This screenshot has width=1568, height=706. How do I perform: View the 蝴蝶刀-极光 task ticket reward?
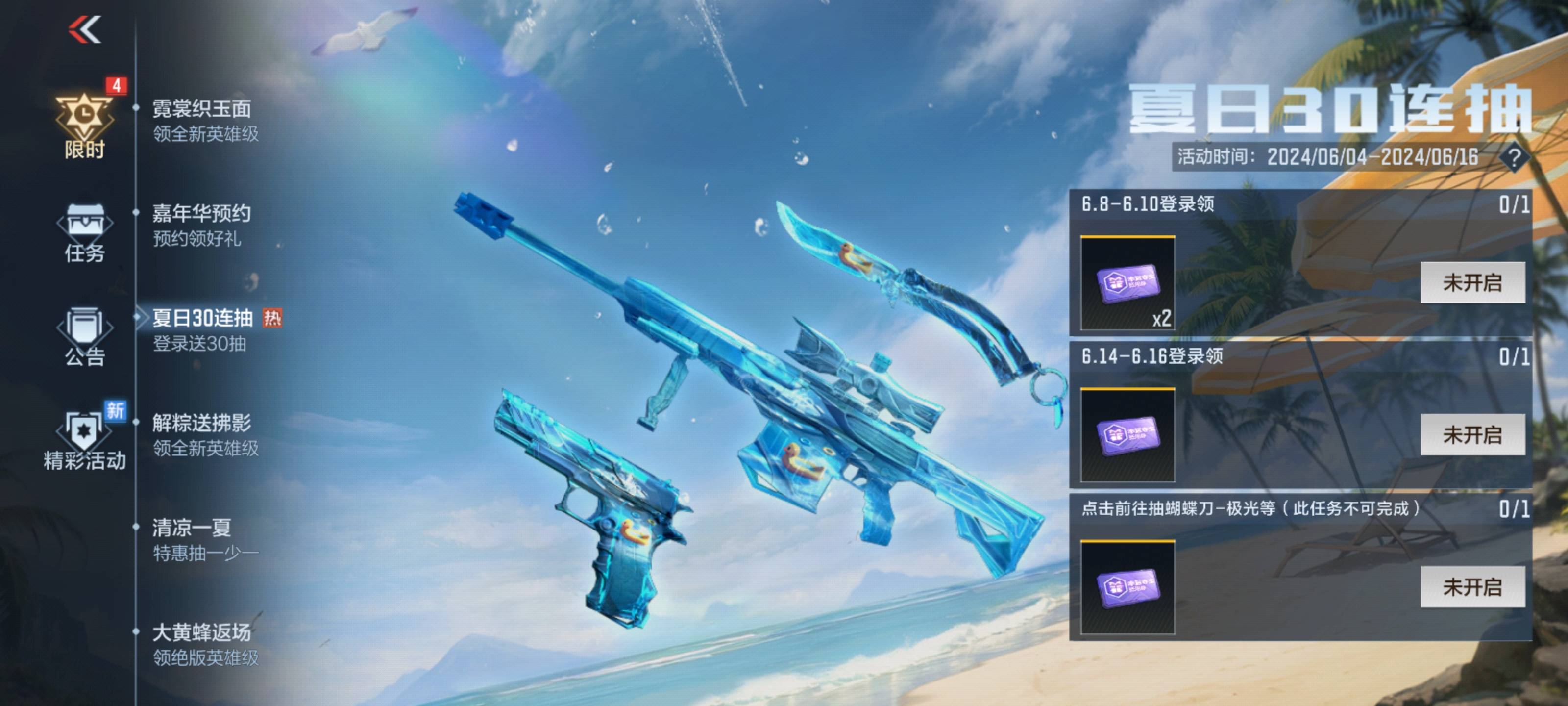click(1127, 588)
